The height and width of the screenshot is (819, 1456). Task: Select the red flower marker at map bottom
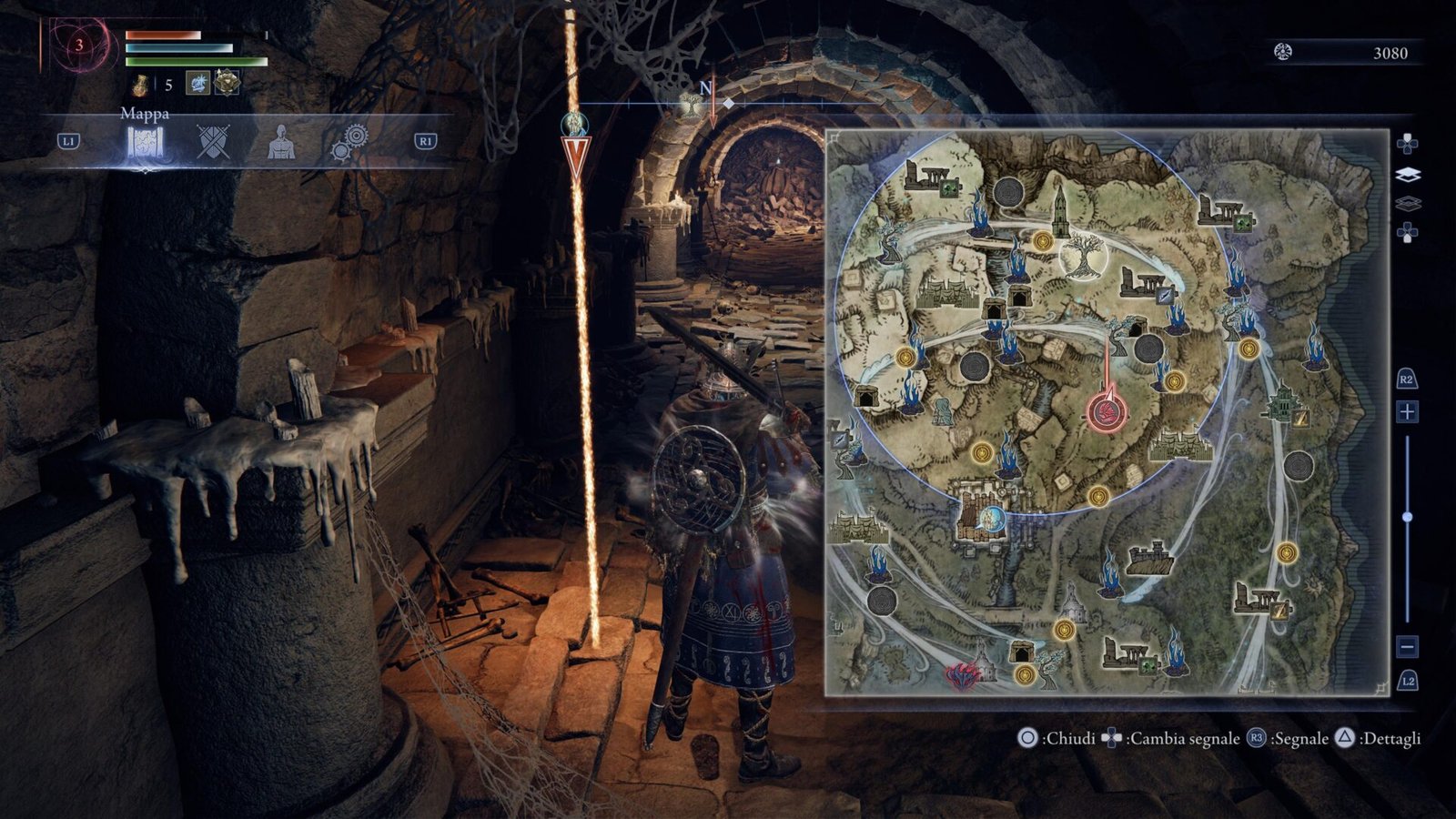[960, 675]
